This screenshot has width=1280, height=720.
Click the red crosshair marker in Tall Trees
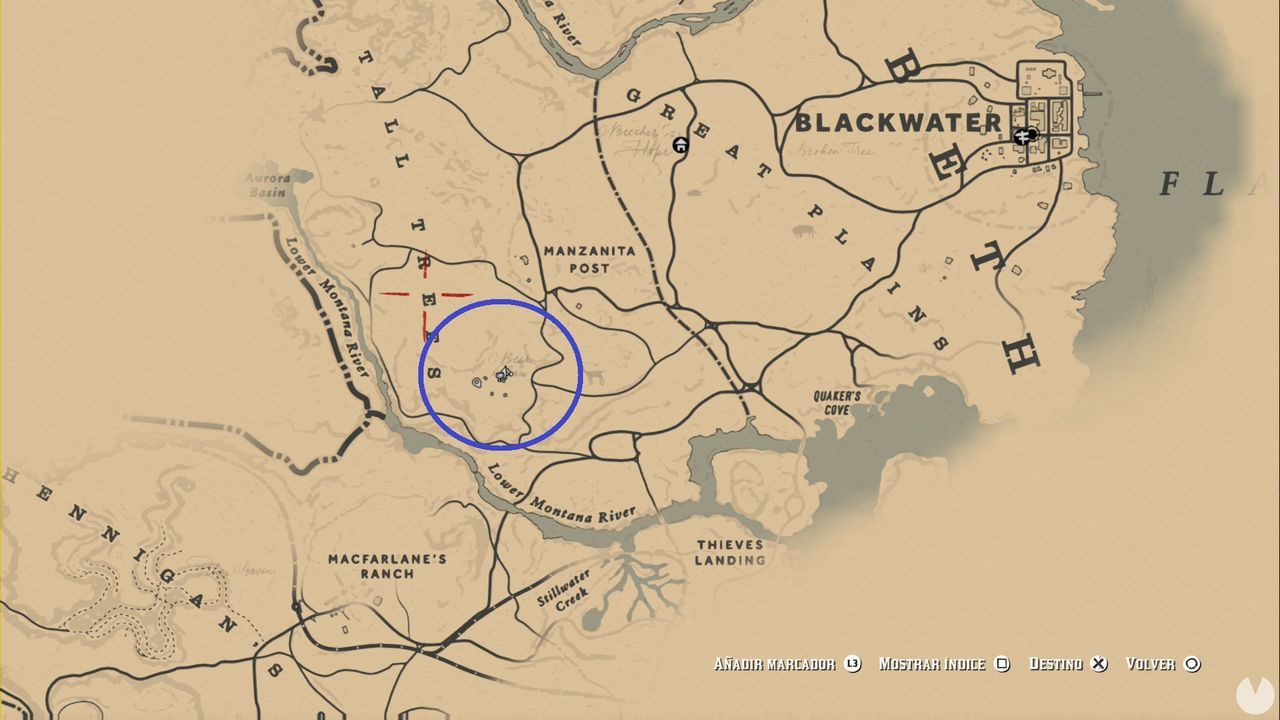click(x=424, y=294)
